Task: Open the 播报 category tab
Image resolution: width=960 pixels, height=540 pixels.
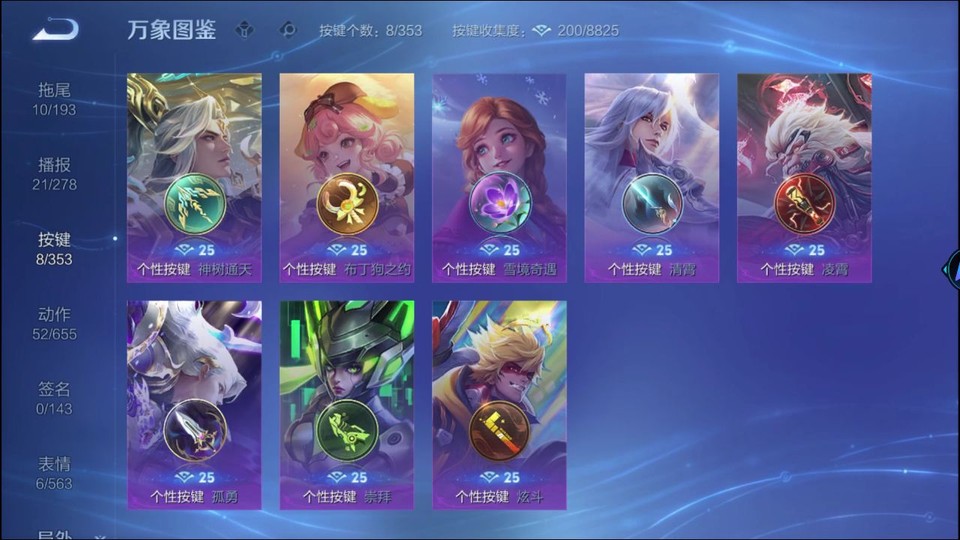Action: (54, 173)
